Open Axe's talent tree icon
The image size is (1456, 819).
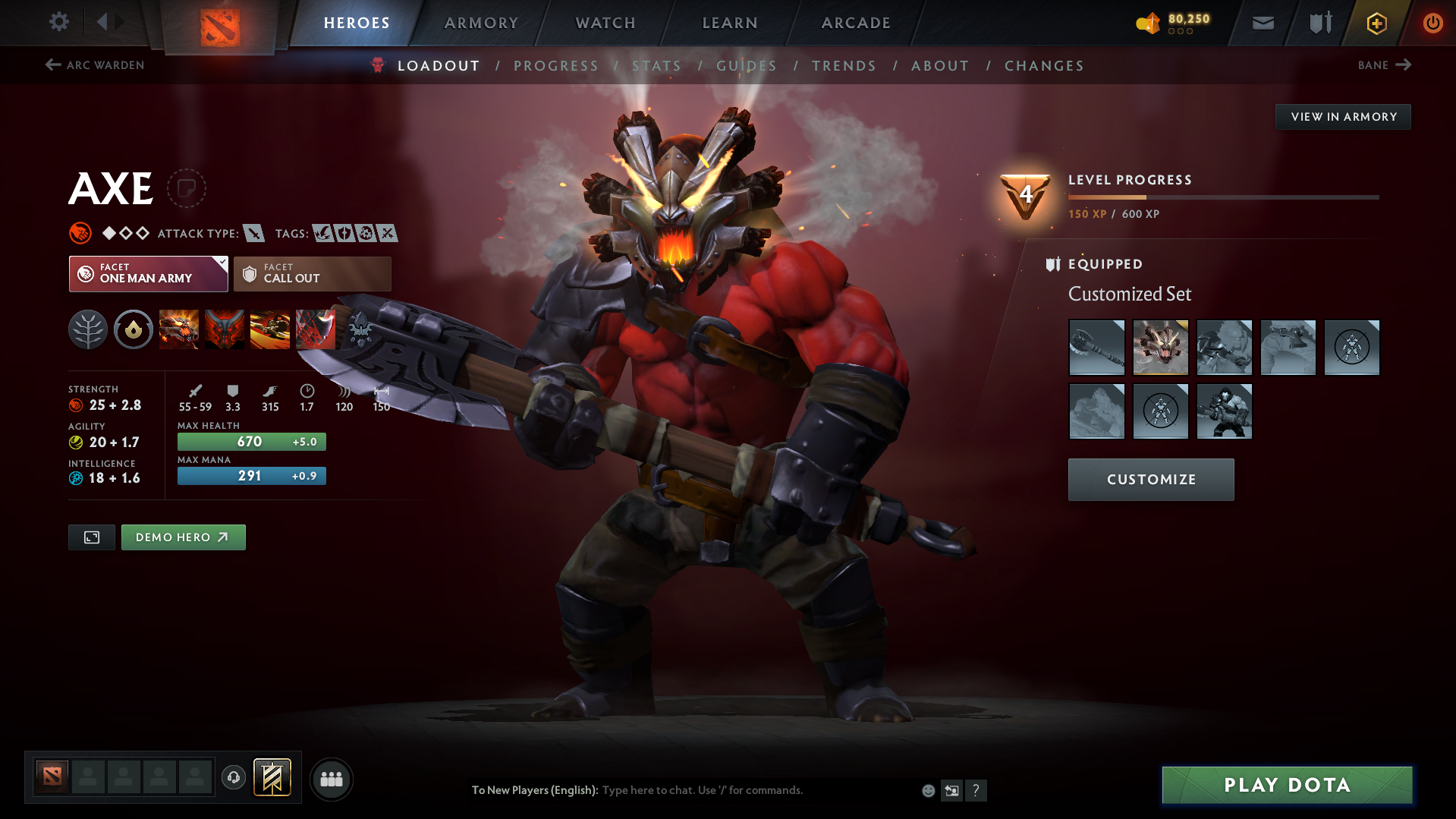(88, 329)
